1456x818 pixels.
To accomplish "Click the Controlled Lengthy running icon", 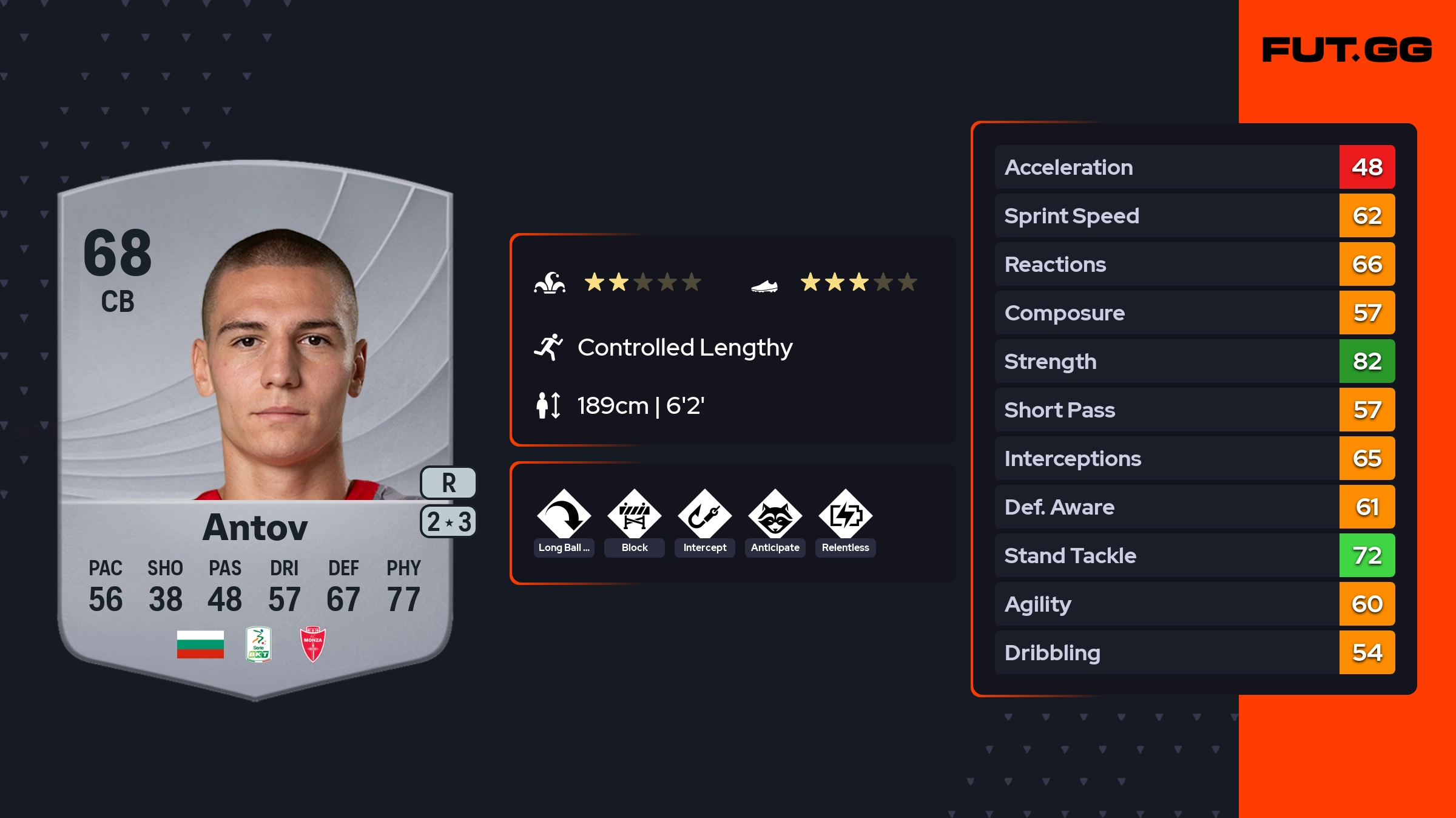I will click(548, 347).
